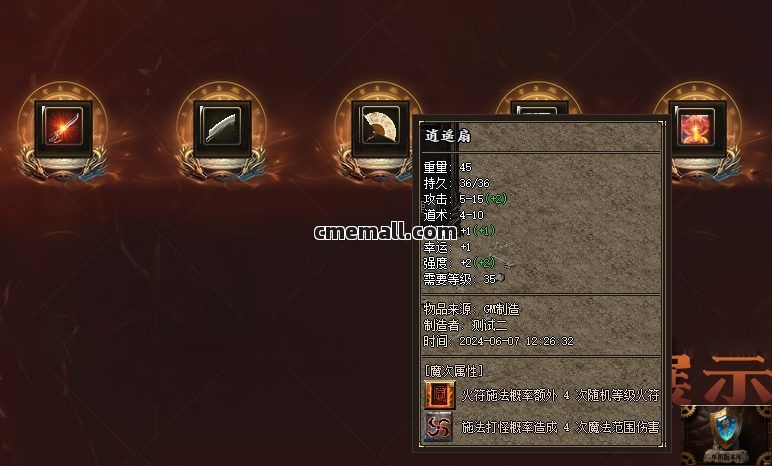
Task: Choose the folding fan weapon slot
Action: [379, 127]
